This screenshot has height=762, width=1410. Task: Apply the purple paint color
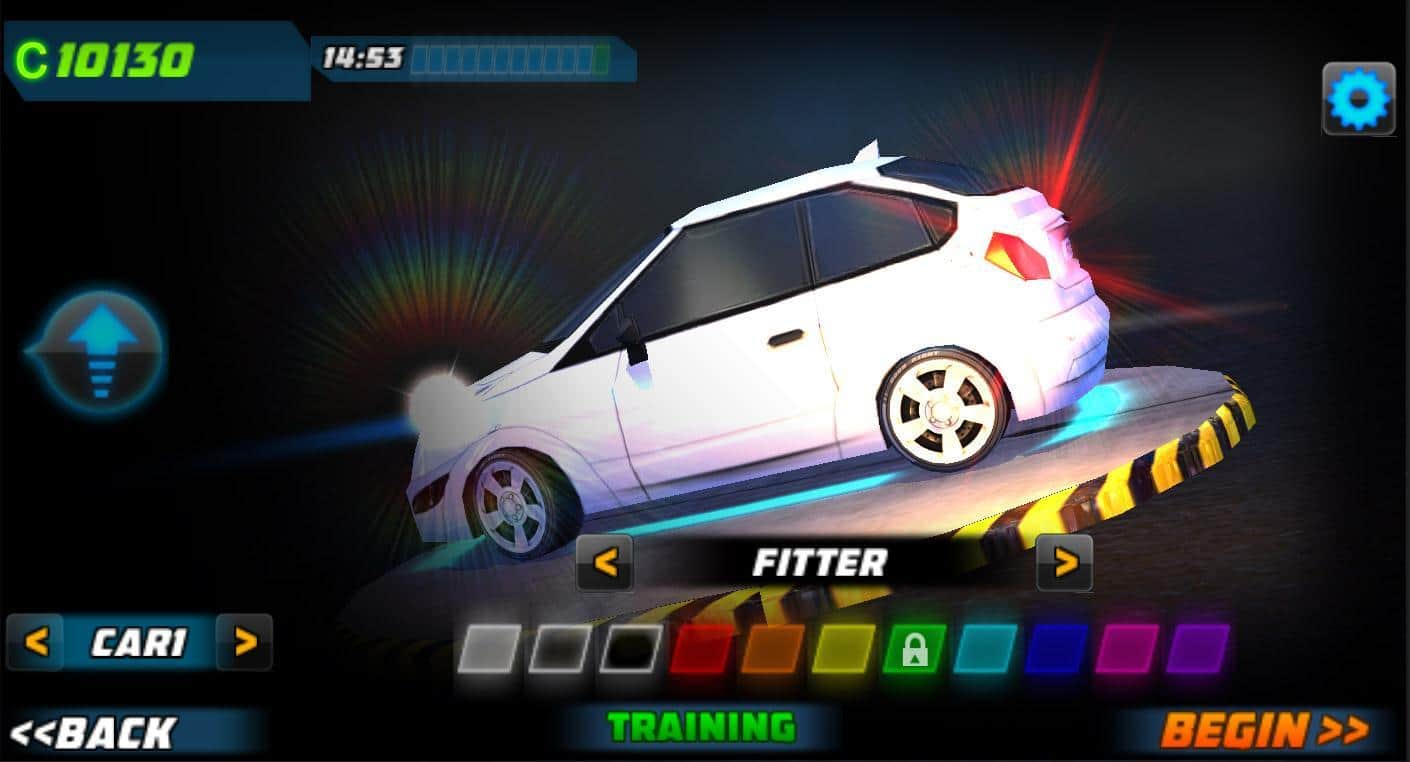[1197, 649]
